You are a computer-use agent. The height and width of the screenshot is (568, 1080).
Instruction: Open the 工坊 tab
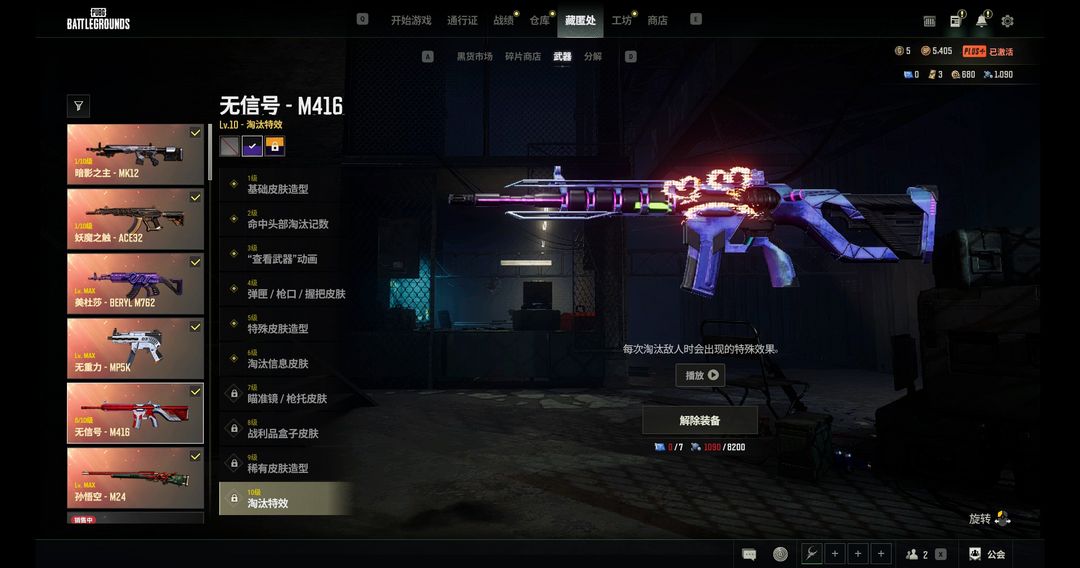[x=621, y=20]
